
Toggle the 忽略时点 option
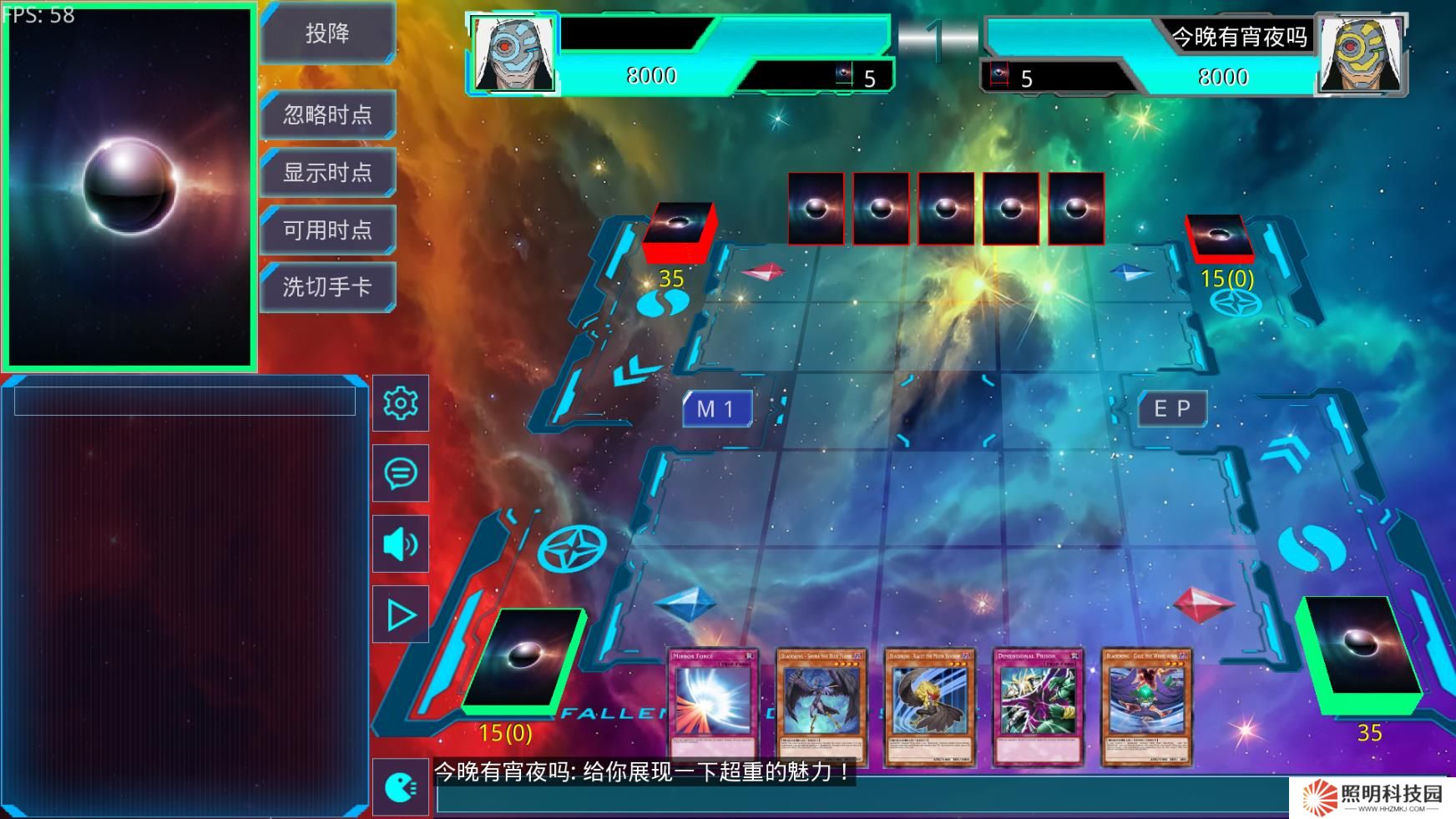pyautogui.click(x=327, y=114)
